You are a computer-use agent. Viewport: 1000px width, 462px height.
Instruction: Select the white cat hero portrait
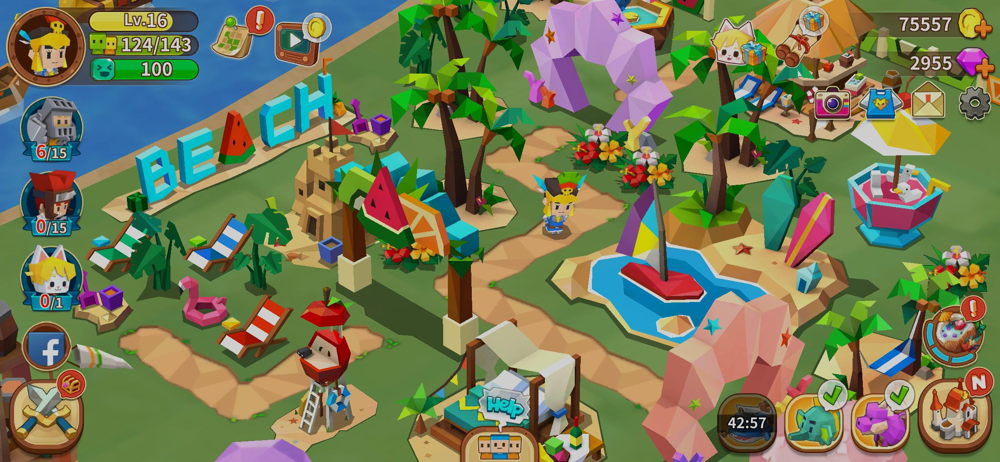tap(51, 274)
